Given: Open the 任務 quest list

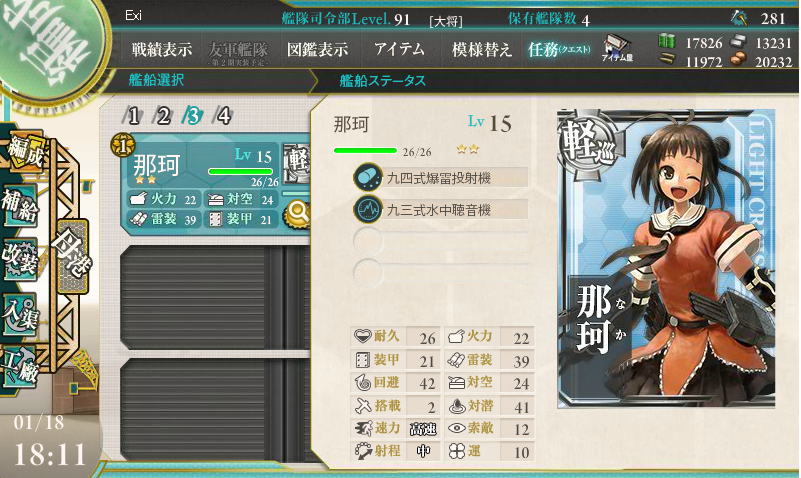Looking at the screenshot, I should coord(559,49).
